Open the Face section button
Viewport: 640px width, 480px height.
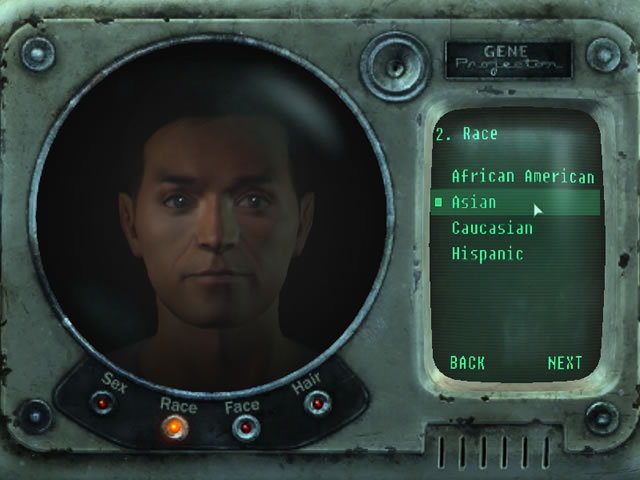(244, 428)
